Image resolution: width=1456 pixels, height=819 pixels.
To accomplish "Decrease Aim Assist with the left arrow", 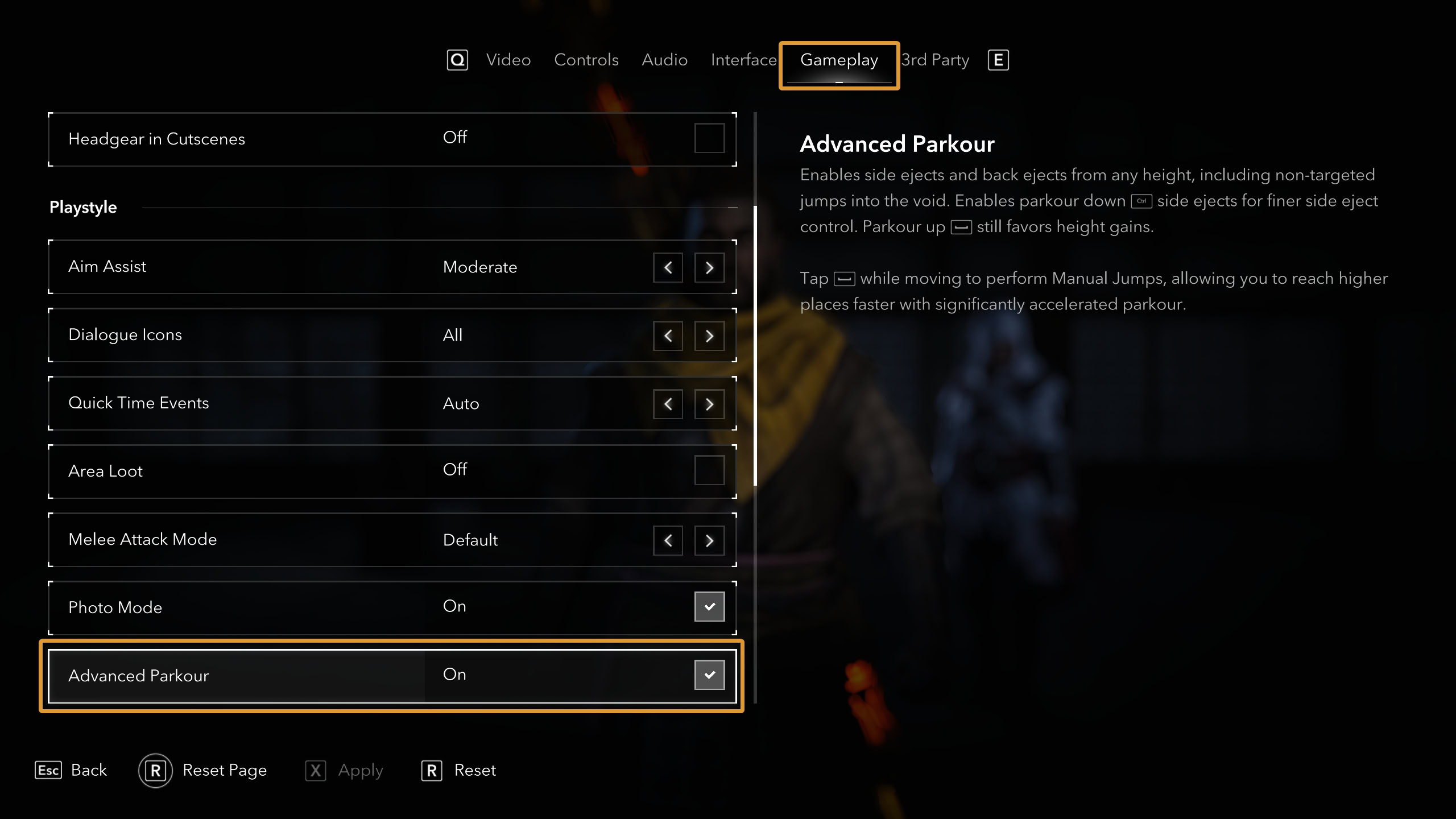I will tap(668, 267).
